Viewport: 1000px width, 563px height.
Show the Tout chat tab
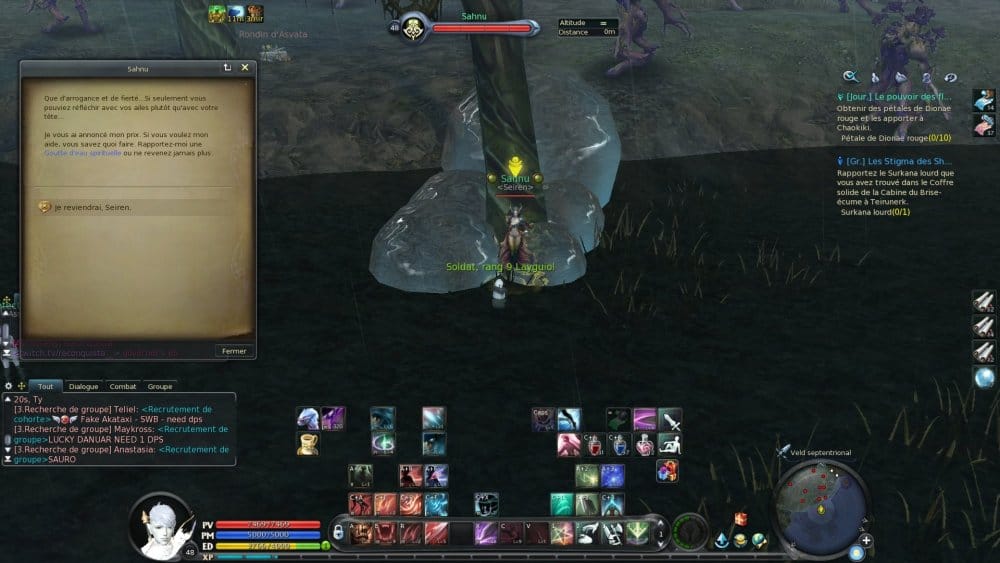[x=45, y=386]
